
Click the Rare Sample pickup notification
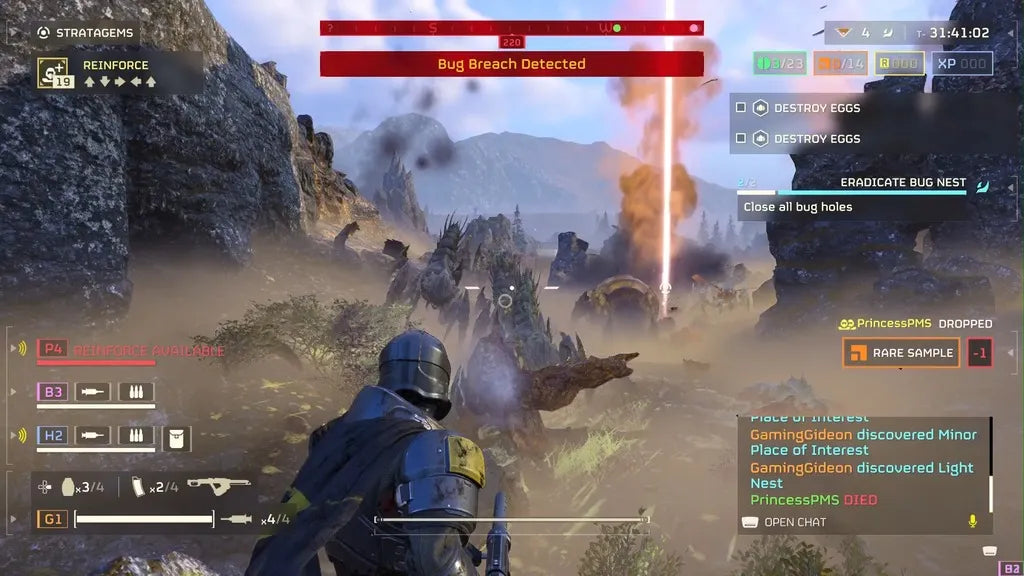[901, 352]
